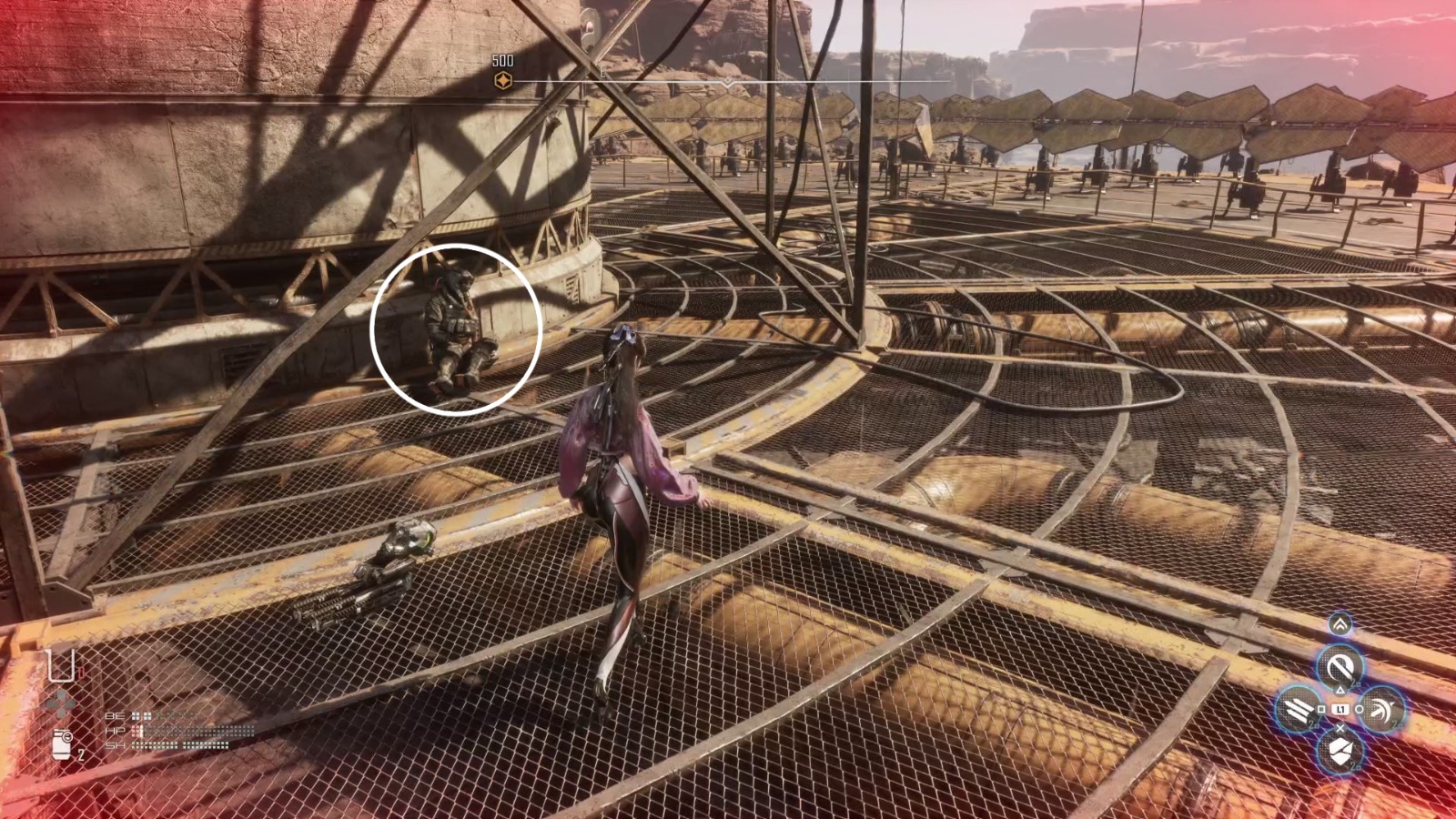The image size is (1456, 819).
Task: Click the chevron-up skill wheel icon
Action: coord(1340,624)
